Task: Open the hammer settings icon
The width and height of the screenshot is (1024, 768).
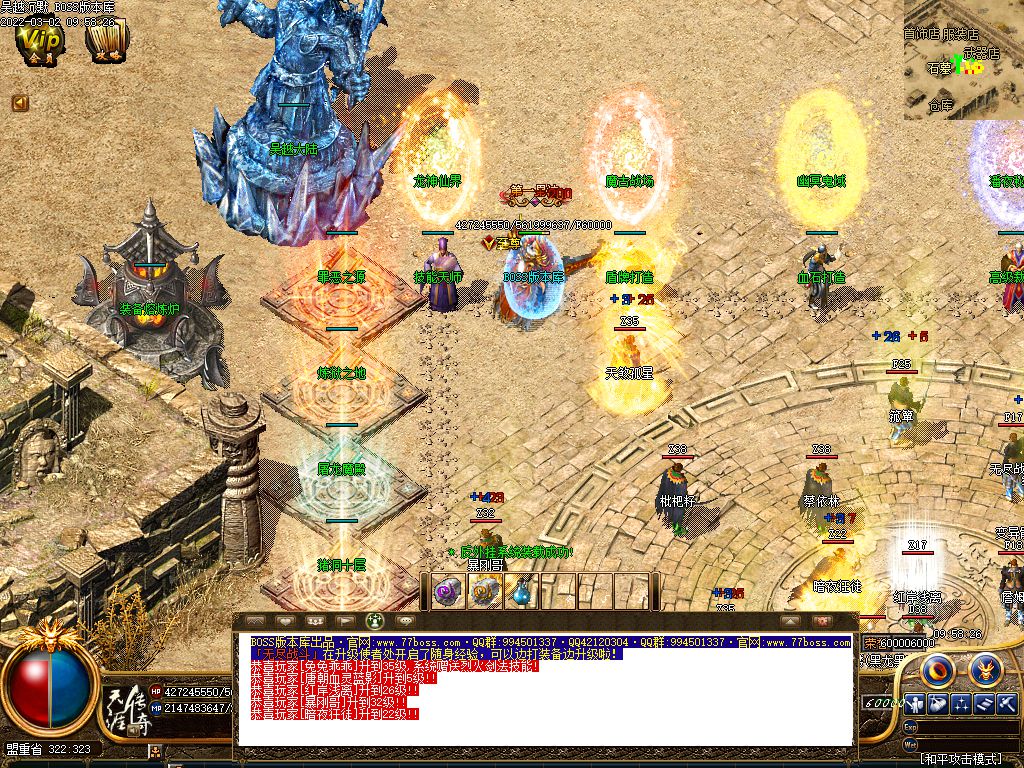Action: [x=1007, y=705]
